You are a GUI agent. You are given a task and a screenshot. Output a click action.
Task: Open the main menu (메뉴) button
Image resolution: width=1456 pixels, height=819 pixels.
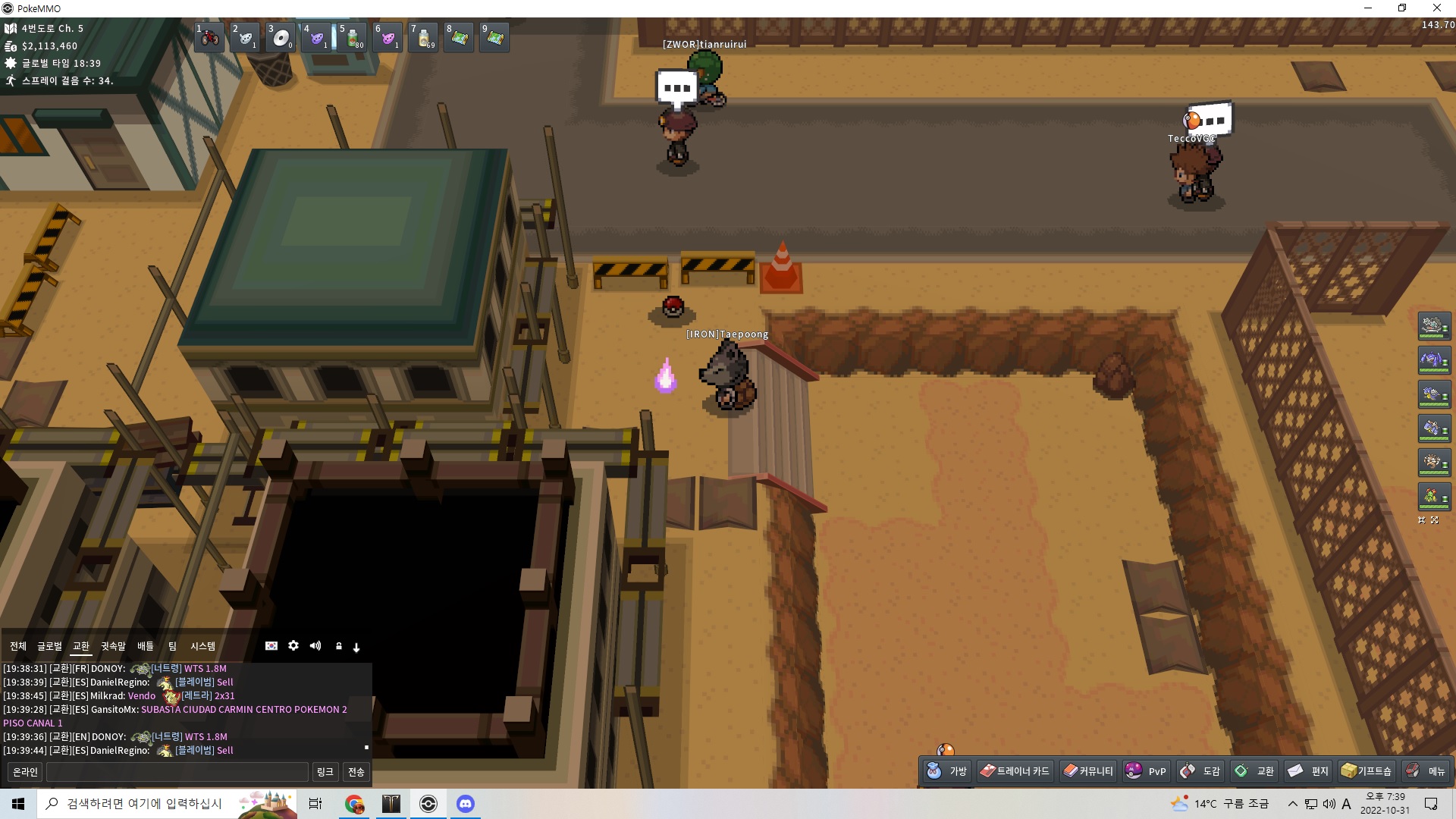1426,771
